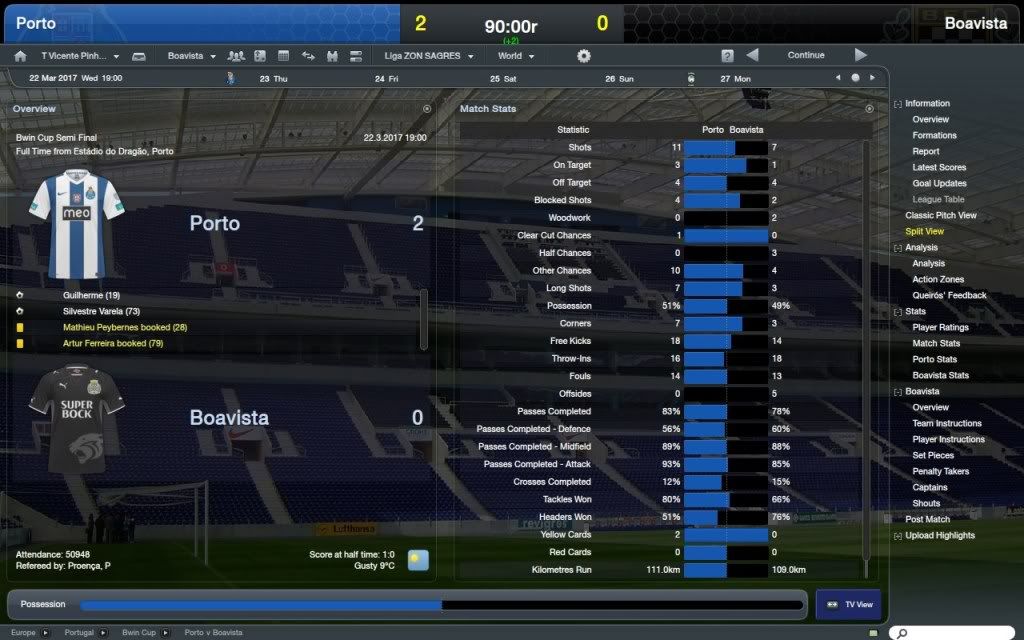Open Team Instructions for Boavista

click(947, 423)
